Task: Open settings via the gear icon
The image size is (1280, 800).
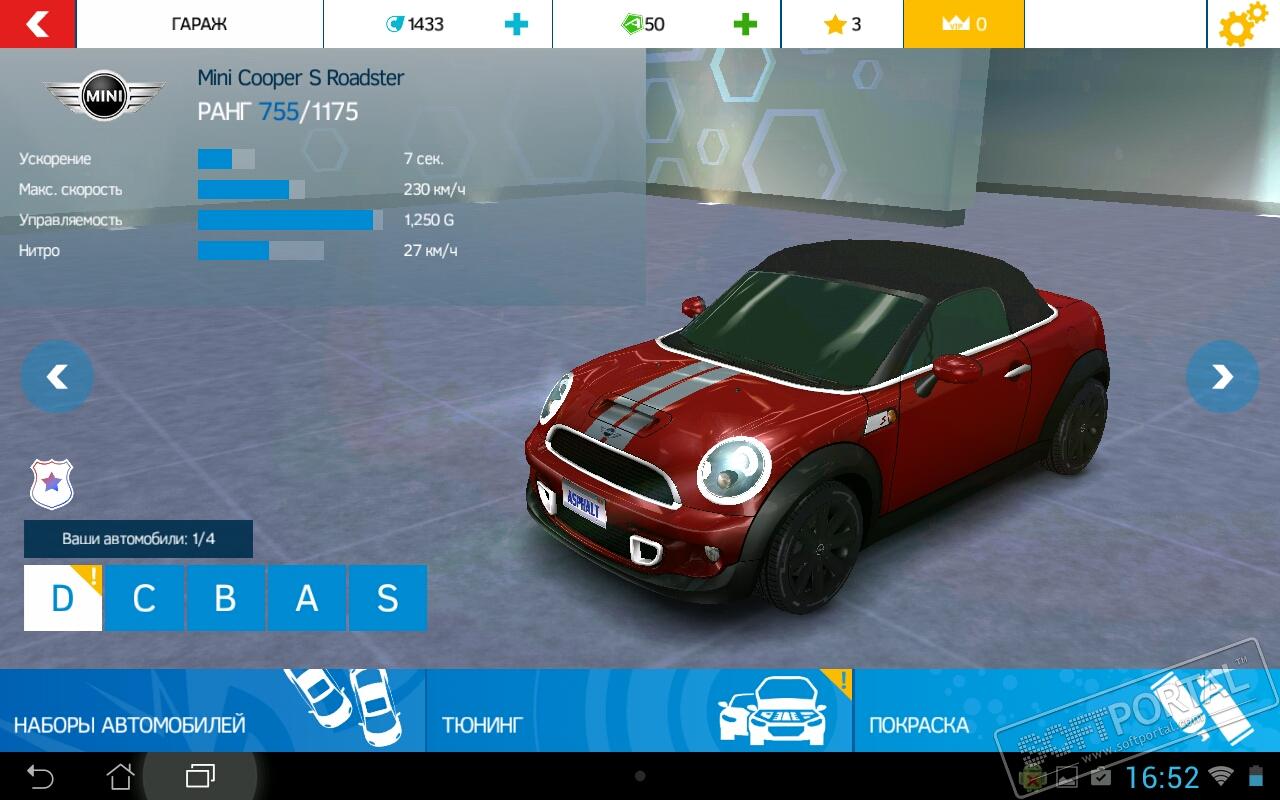Action: [1241, 25]
